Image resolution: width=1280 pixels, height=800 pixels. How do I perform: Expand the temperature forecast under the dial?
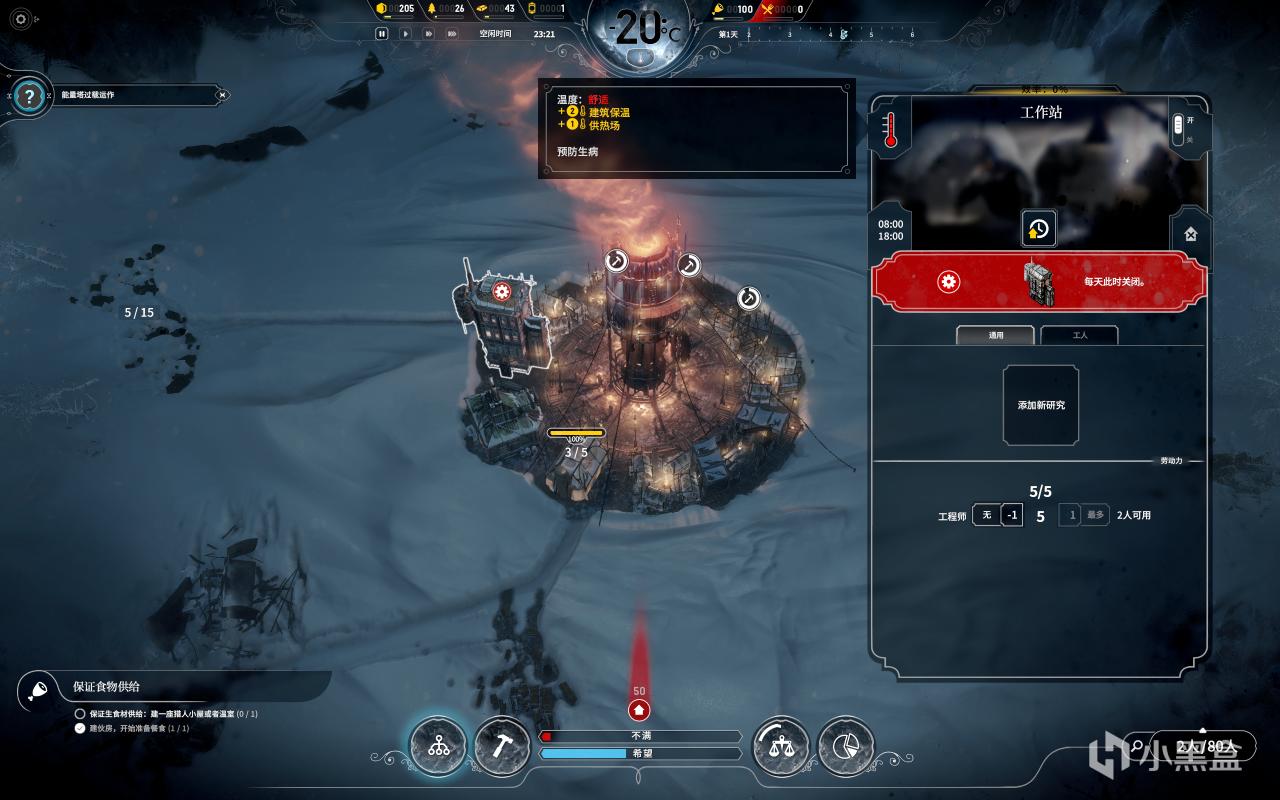click(639, 58)
